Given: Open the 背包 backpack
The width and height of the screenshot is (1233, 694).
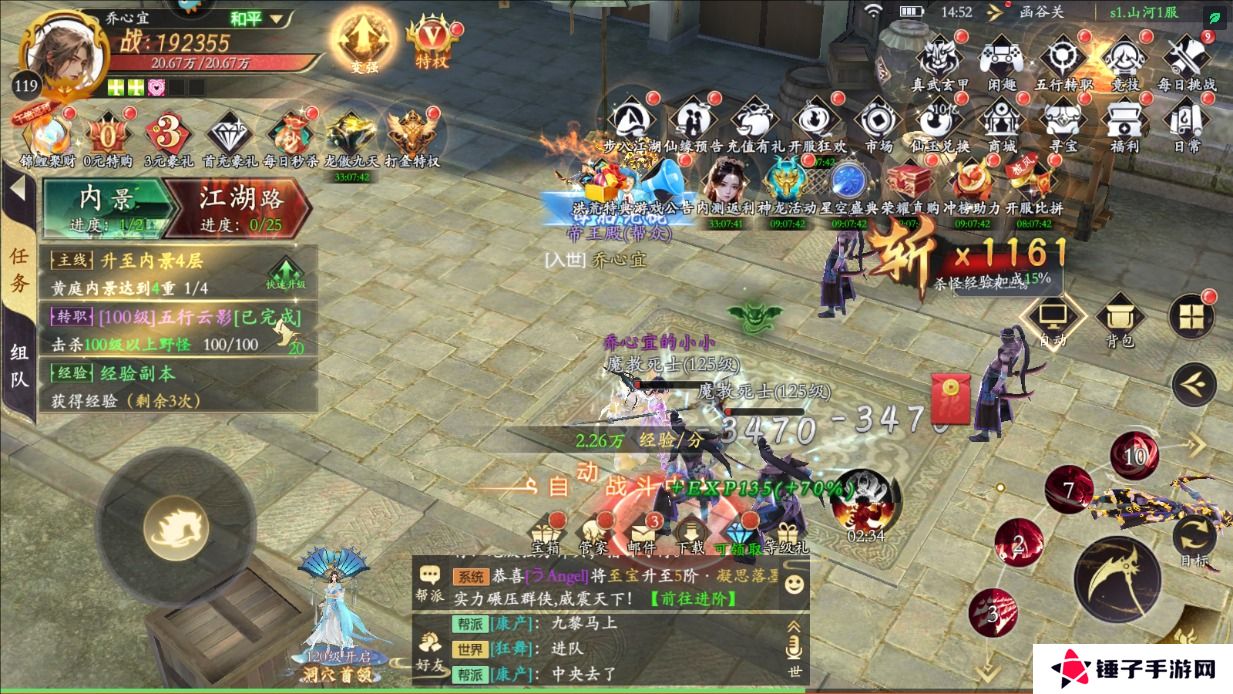Looking at the screenshot, I should click(1120, 322).
